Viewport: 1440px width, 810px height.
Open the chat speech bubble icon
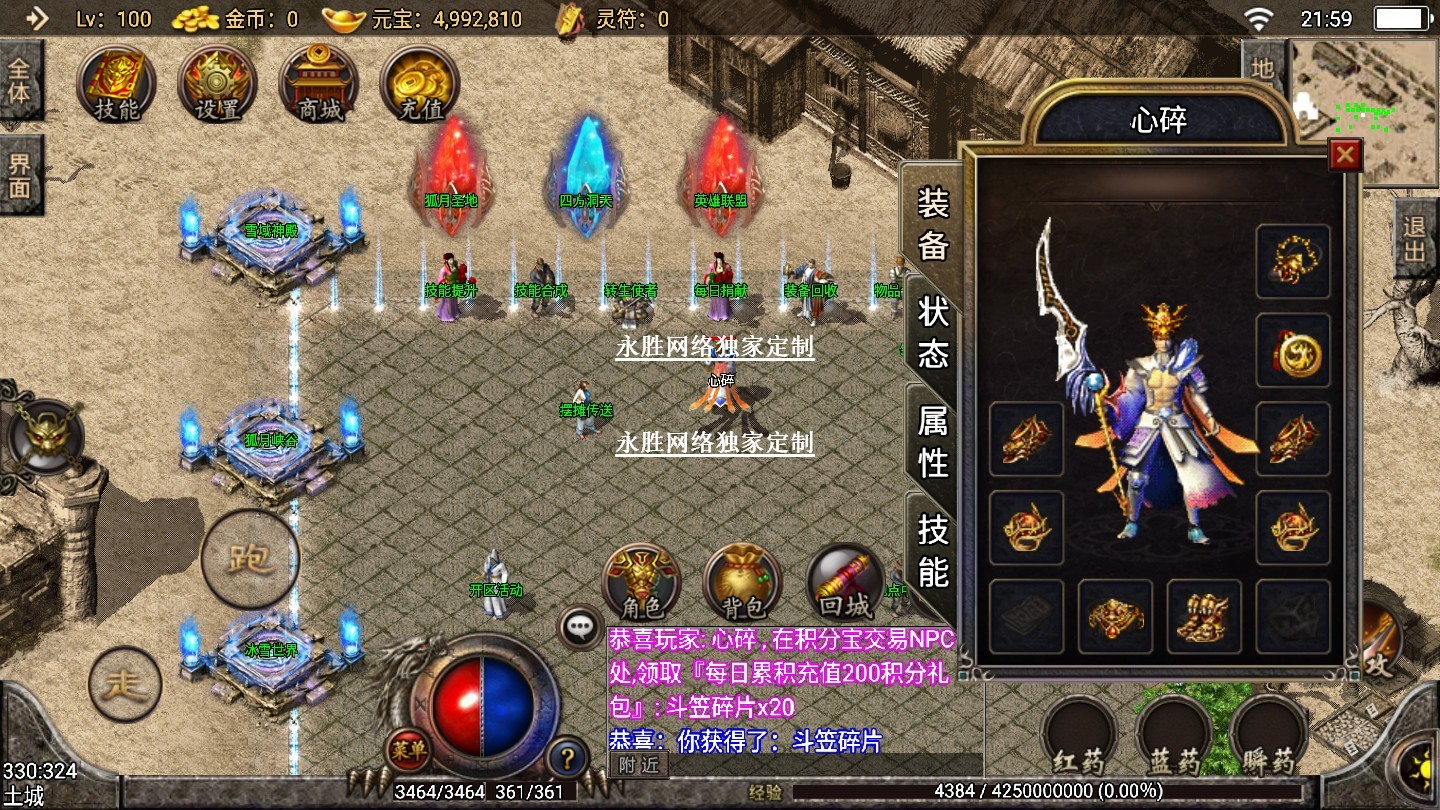tap(580, 627)
